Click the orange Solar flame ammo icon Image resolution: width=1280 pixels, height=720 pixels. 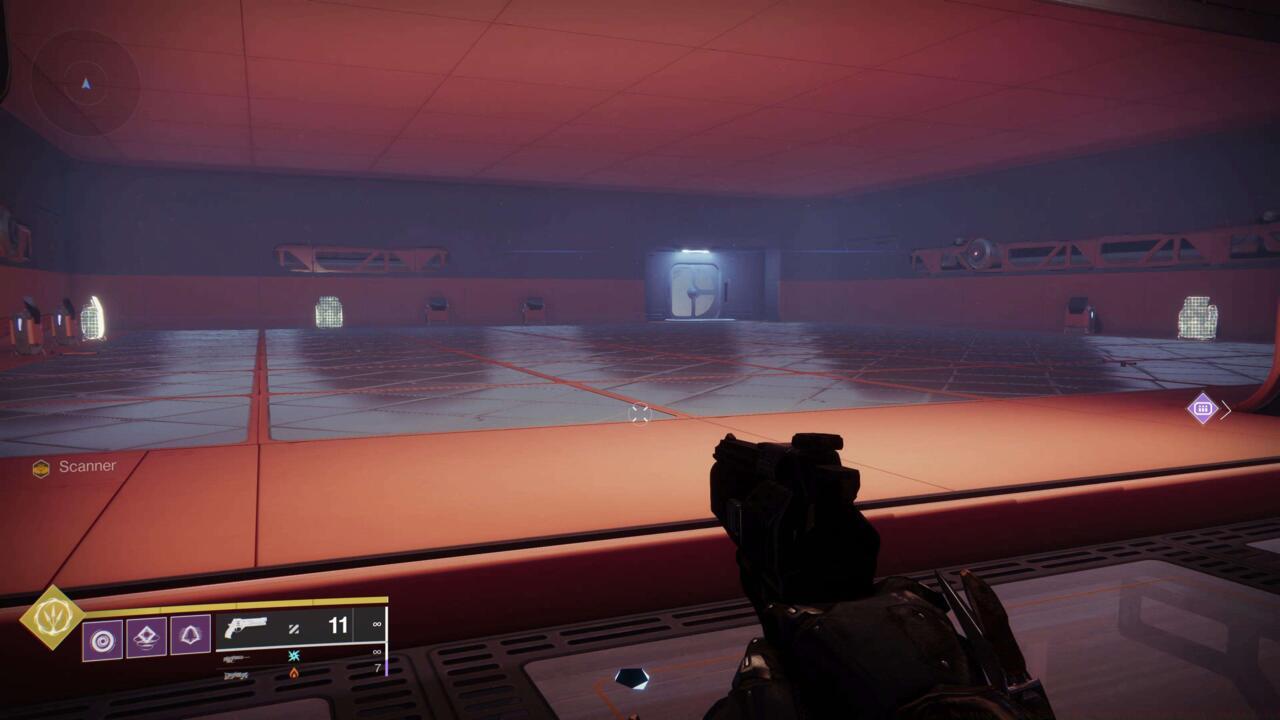[293, 675]
